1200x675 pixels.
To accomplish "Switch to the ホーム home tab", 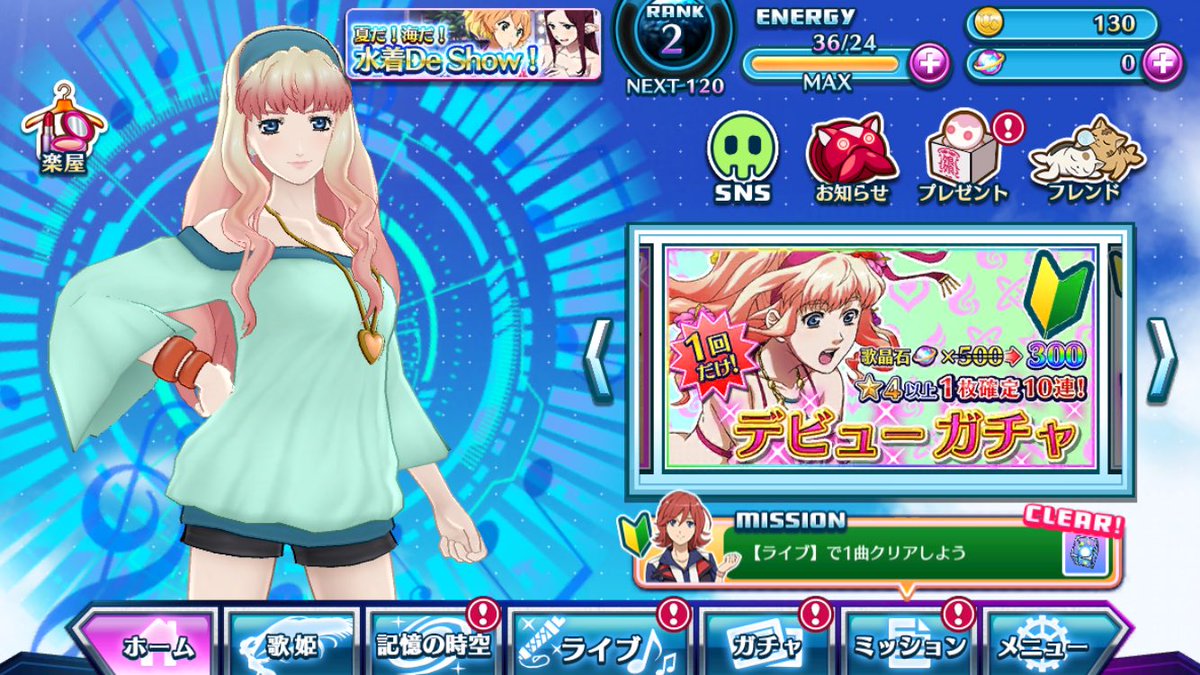I will (x=150, y=645).
